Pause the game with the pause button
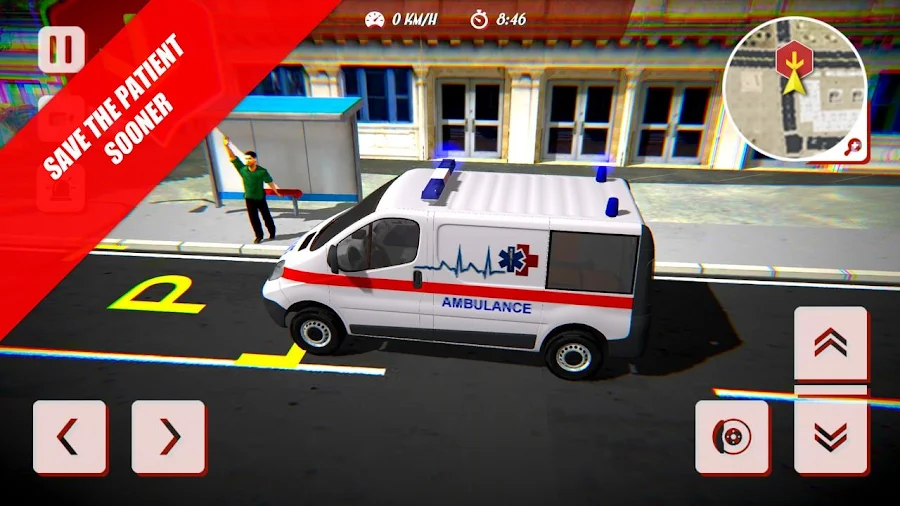 pyautogui.click(x=61, y=49)
